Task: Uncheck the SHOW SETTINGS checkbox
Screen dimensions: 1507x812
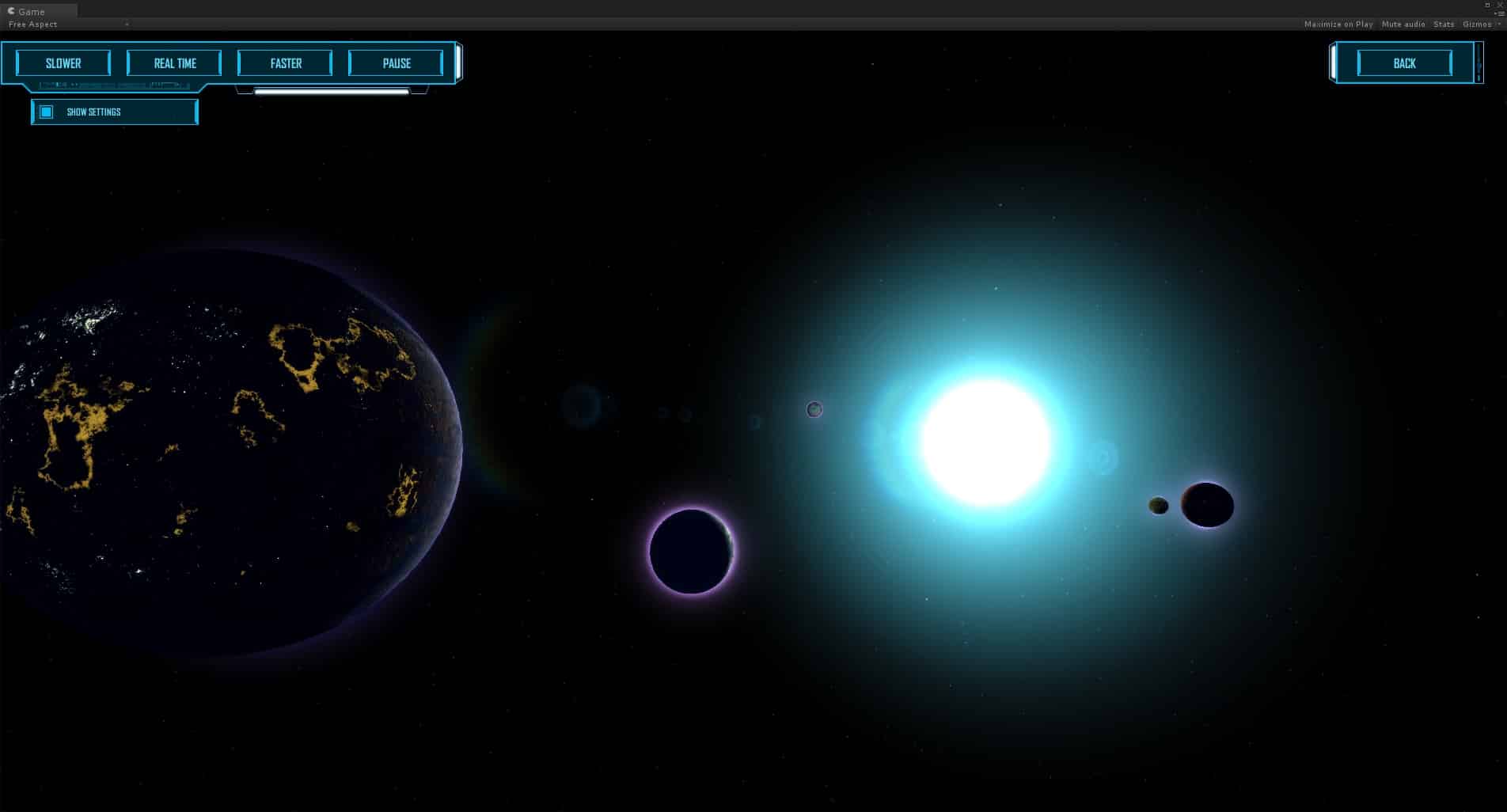Action: (46, 112)
